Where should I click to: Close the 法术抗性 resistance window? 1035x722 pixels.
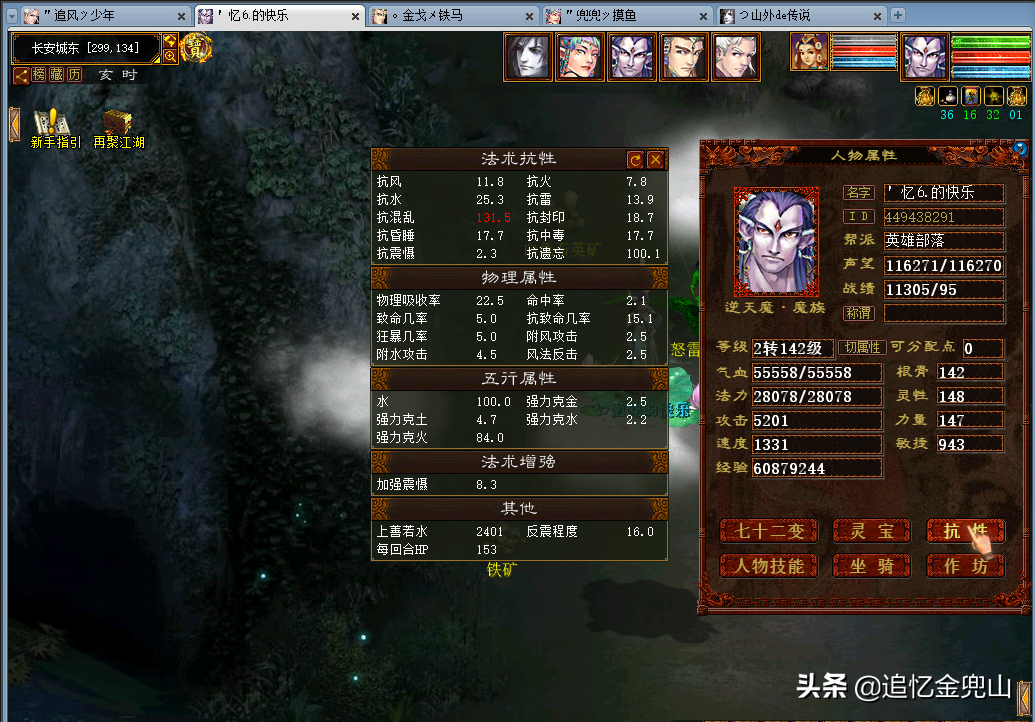pos(655,160)
